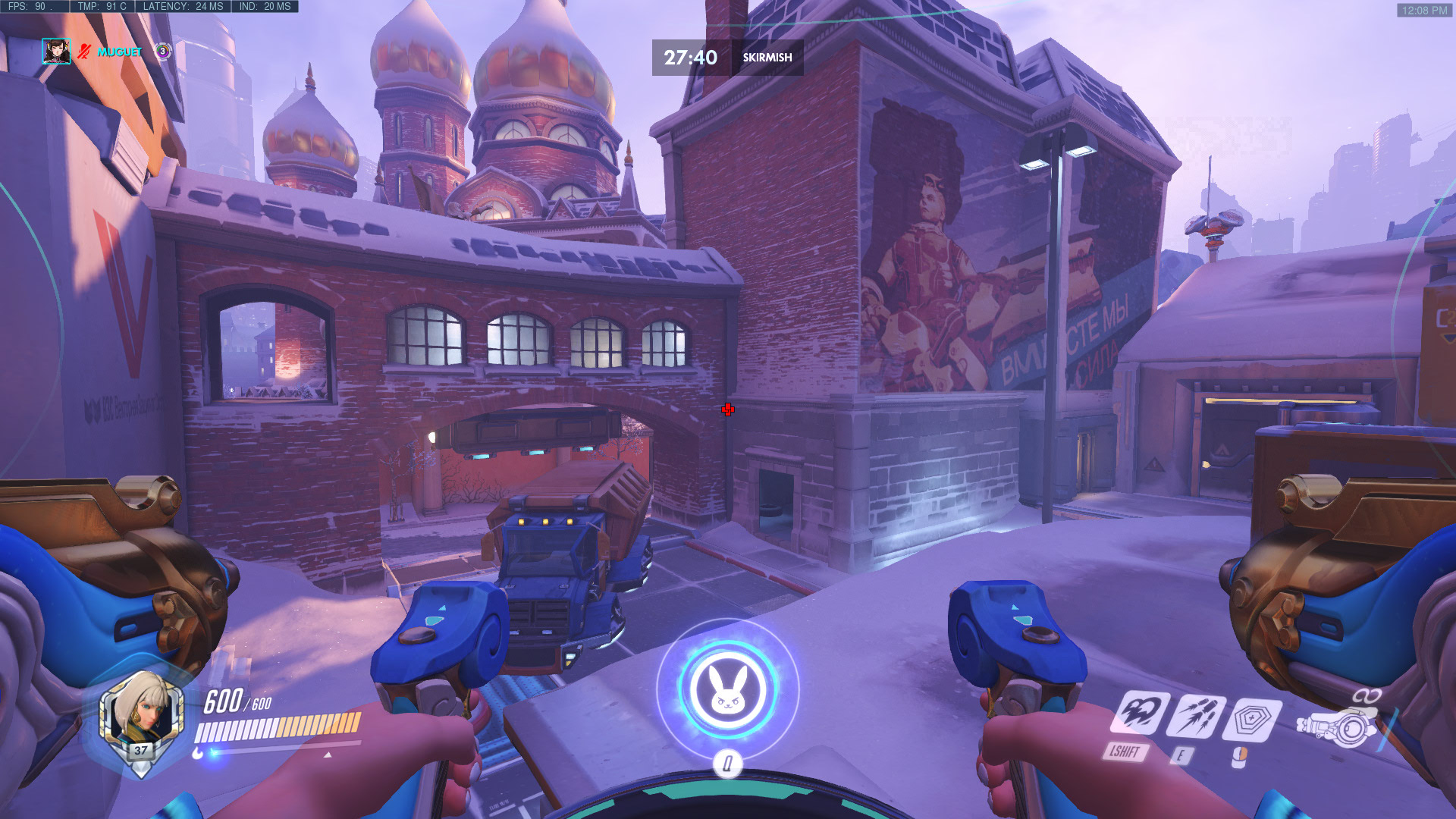The height and width of the screenshot is (819, 1456).
Task: Click MUGUET's player name
Action: 118,52
